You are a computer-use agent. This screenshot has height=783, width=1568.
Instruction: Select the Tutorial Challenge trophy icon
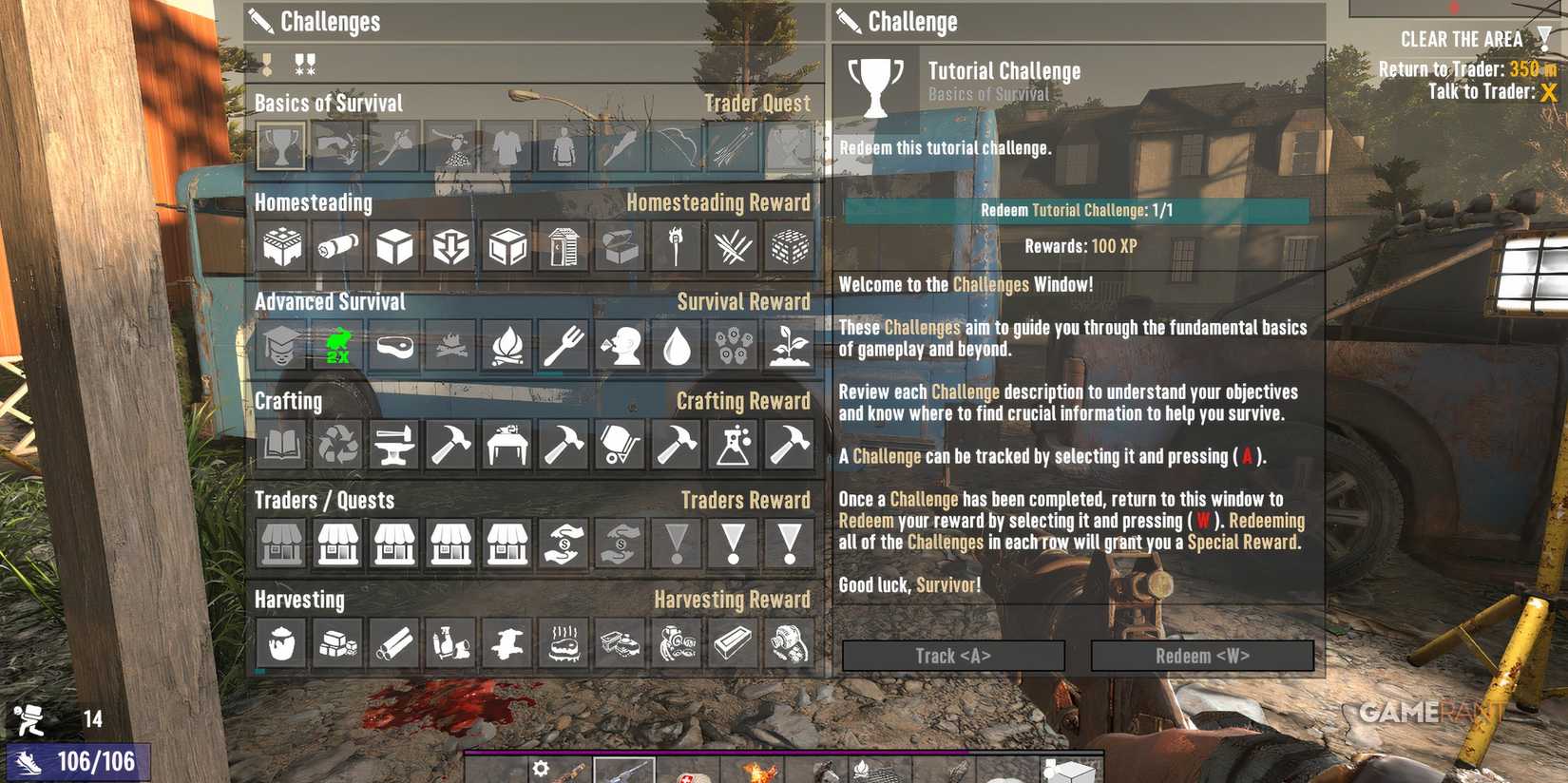[x=280, y=147]
